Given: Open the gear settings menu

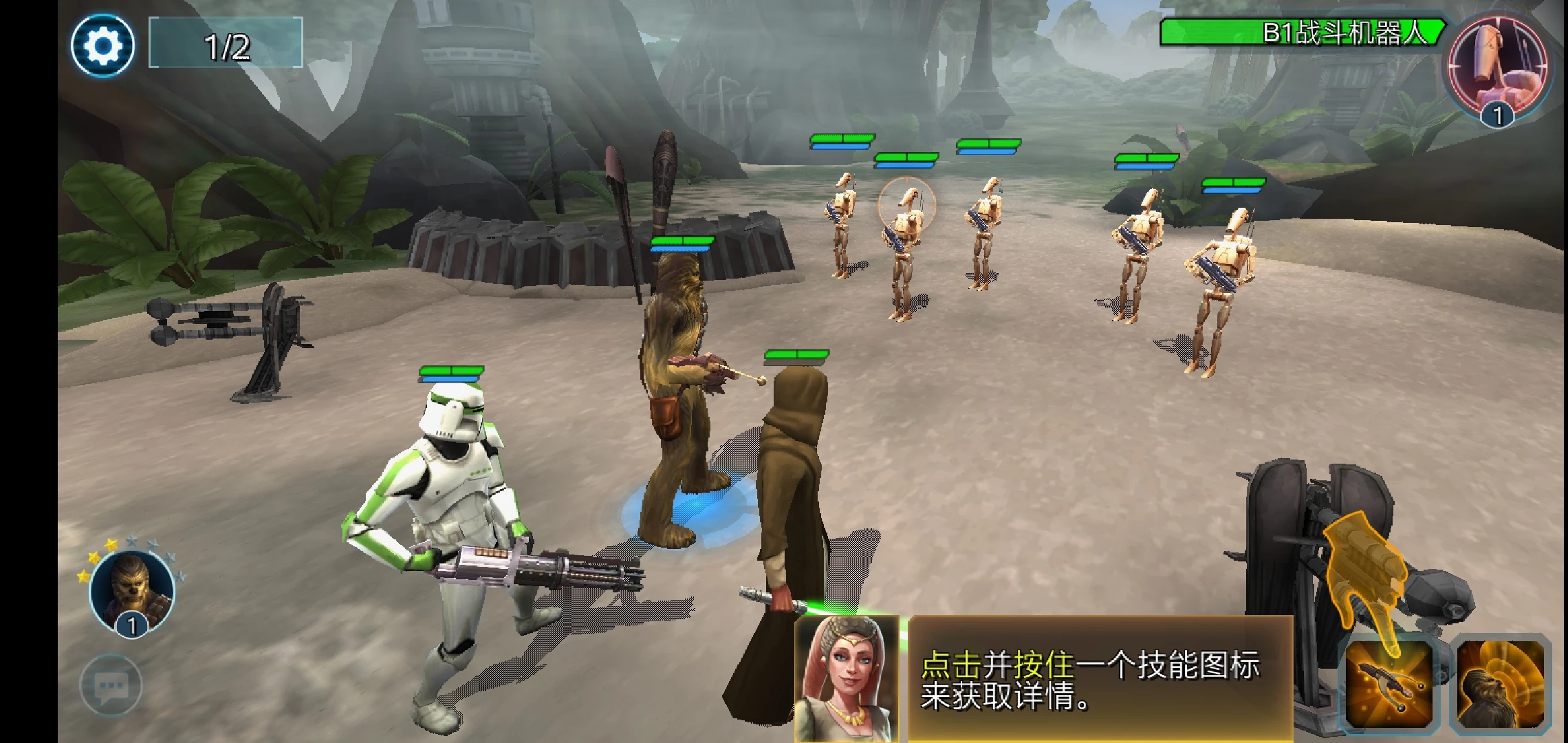Looking at the screenshot, I should [x=102, y=45].
